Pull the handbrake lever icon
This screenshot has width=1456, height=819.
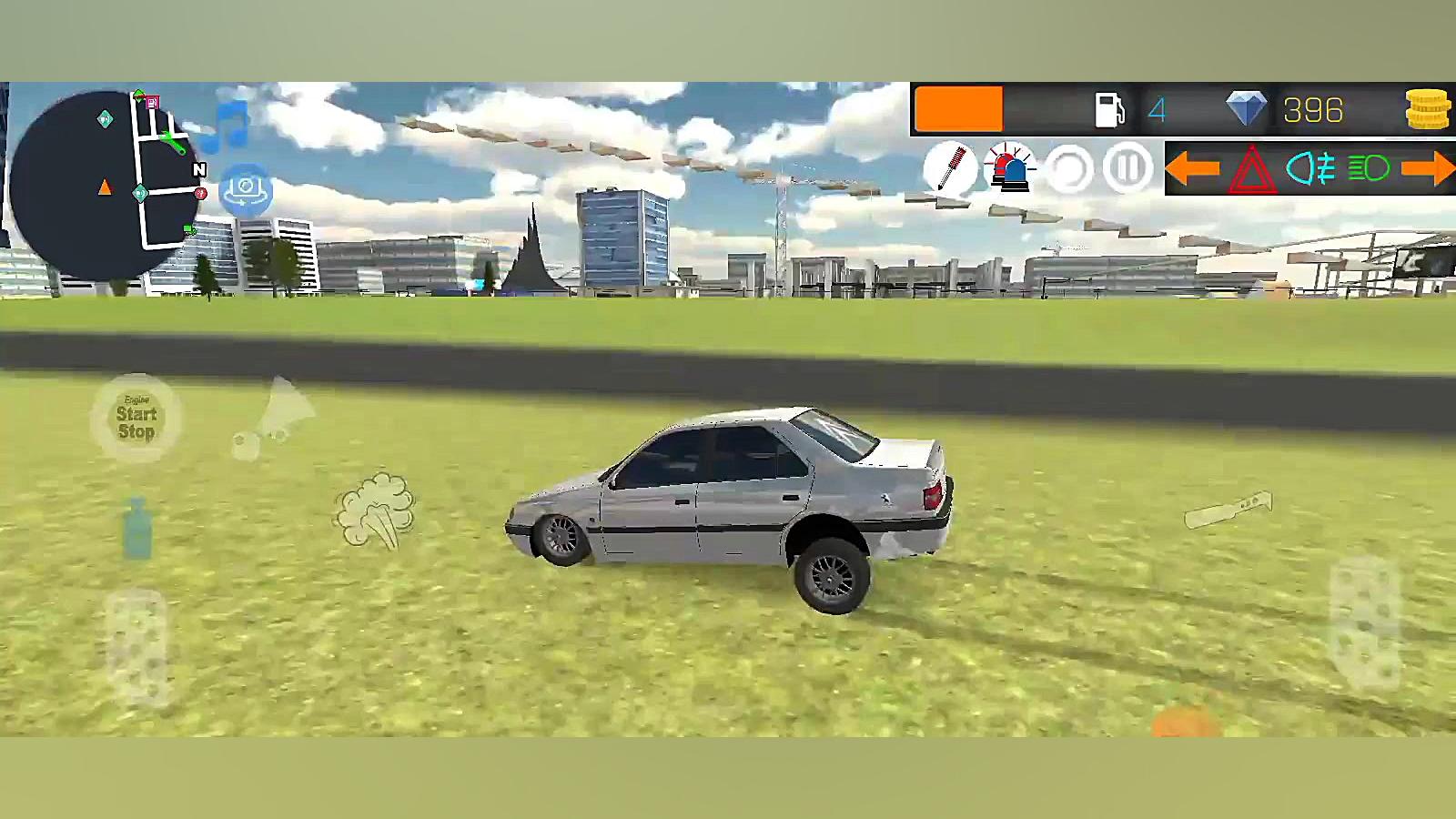click(1228, 510)
